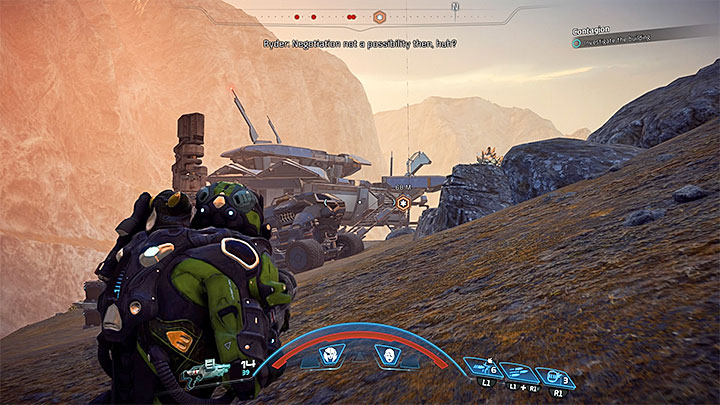The width and height of the screenshot is (720, 405).
Task: Activate the middle L1+R1 power icon
Action: click(518, 373)
